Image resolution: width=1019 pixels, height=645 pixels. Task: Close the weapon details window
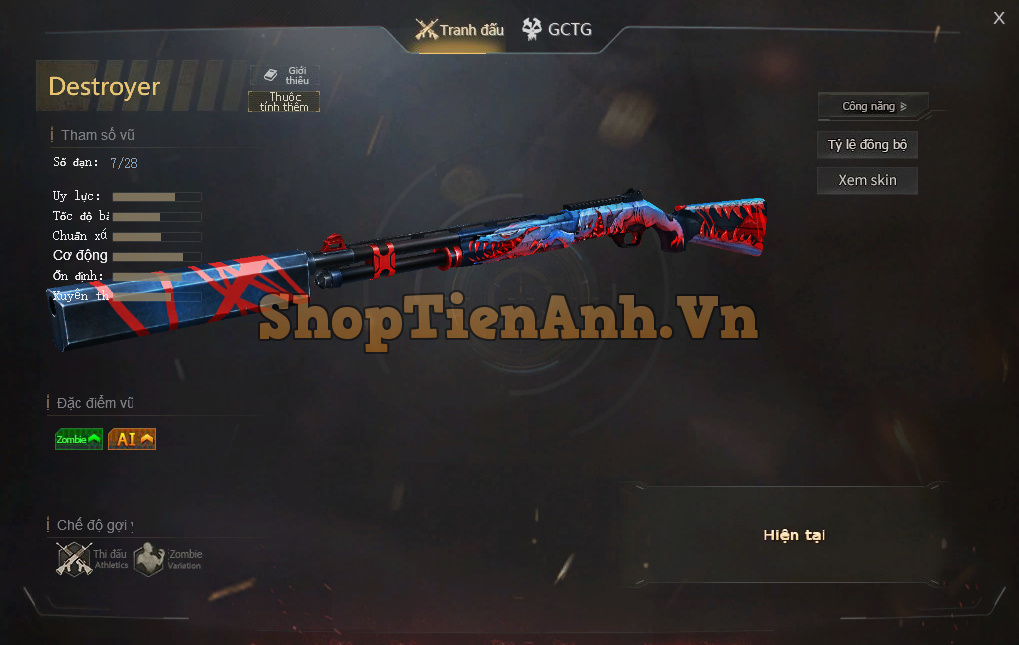999,18
